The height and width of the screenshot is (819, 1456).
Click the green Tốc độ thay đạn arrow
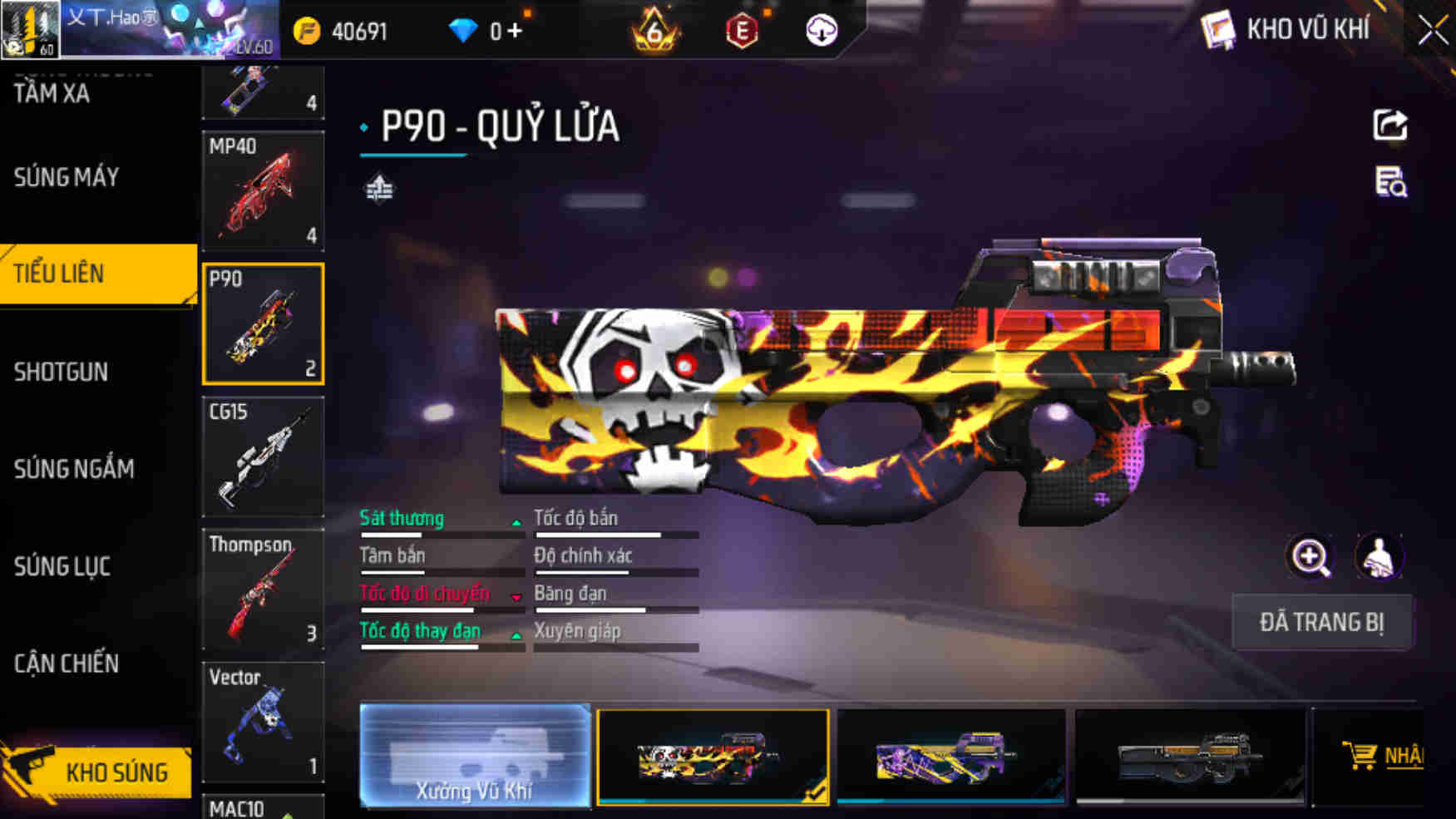coord(516,636)
